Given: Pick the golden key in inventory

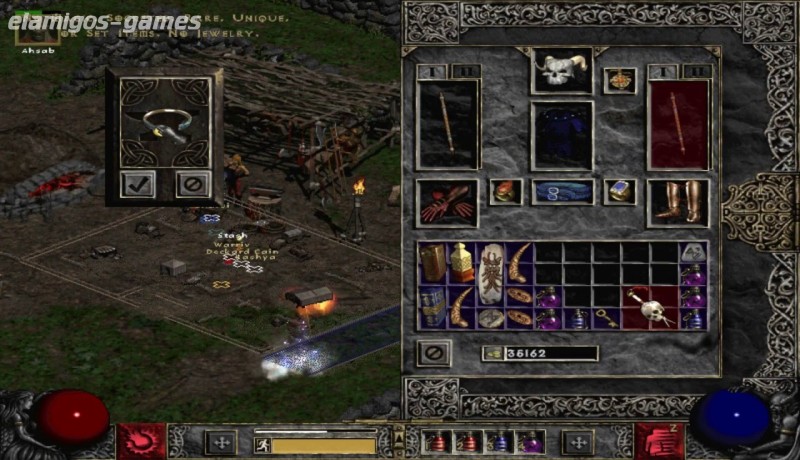Looking at the screenshot, I should pos(605,320).
